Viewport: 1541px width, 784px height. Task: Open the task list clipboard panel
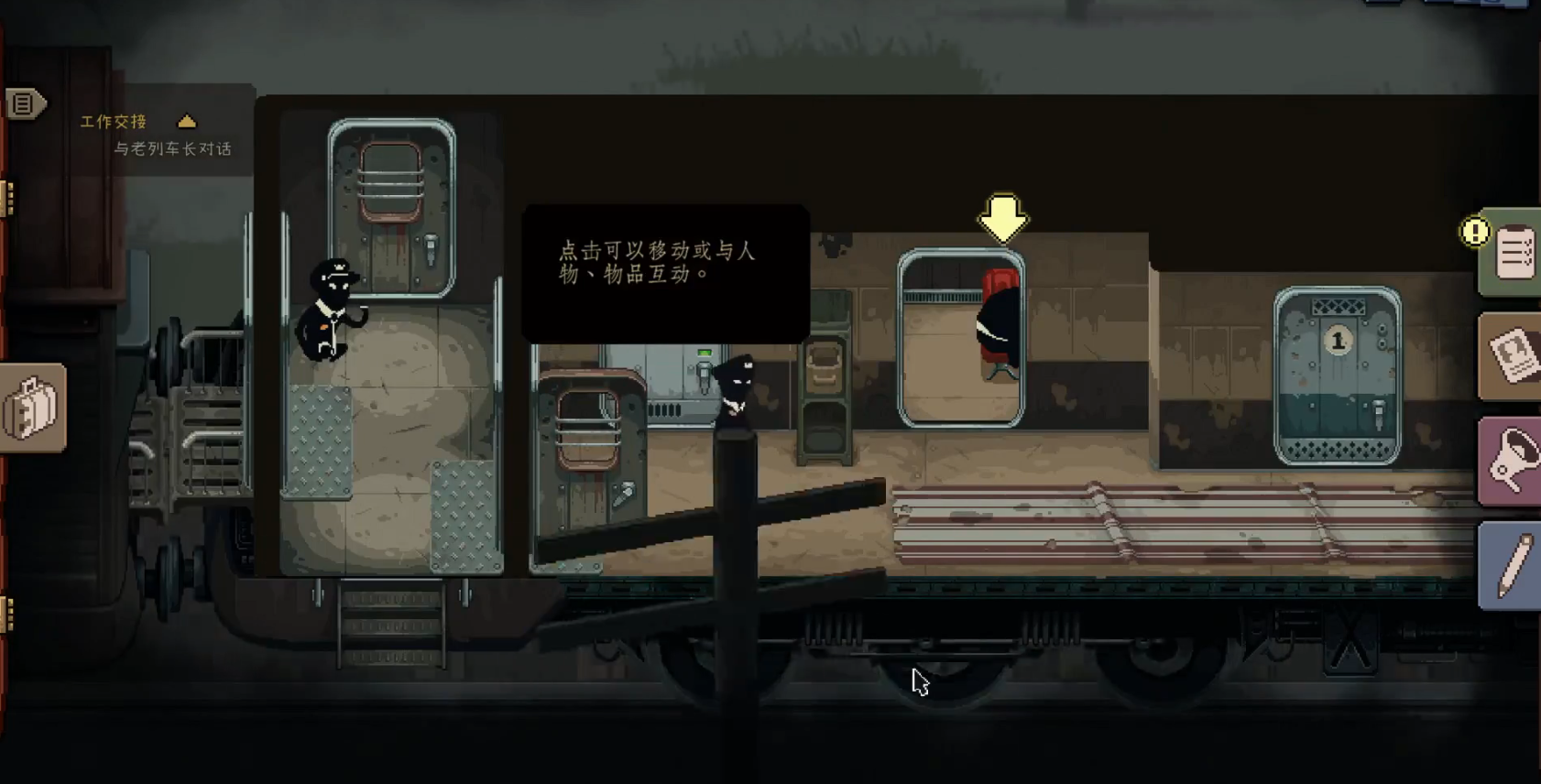pos(1514,254)
